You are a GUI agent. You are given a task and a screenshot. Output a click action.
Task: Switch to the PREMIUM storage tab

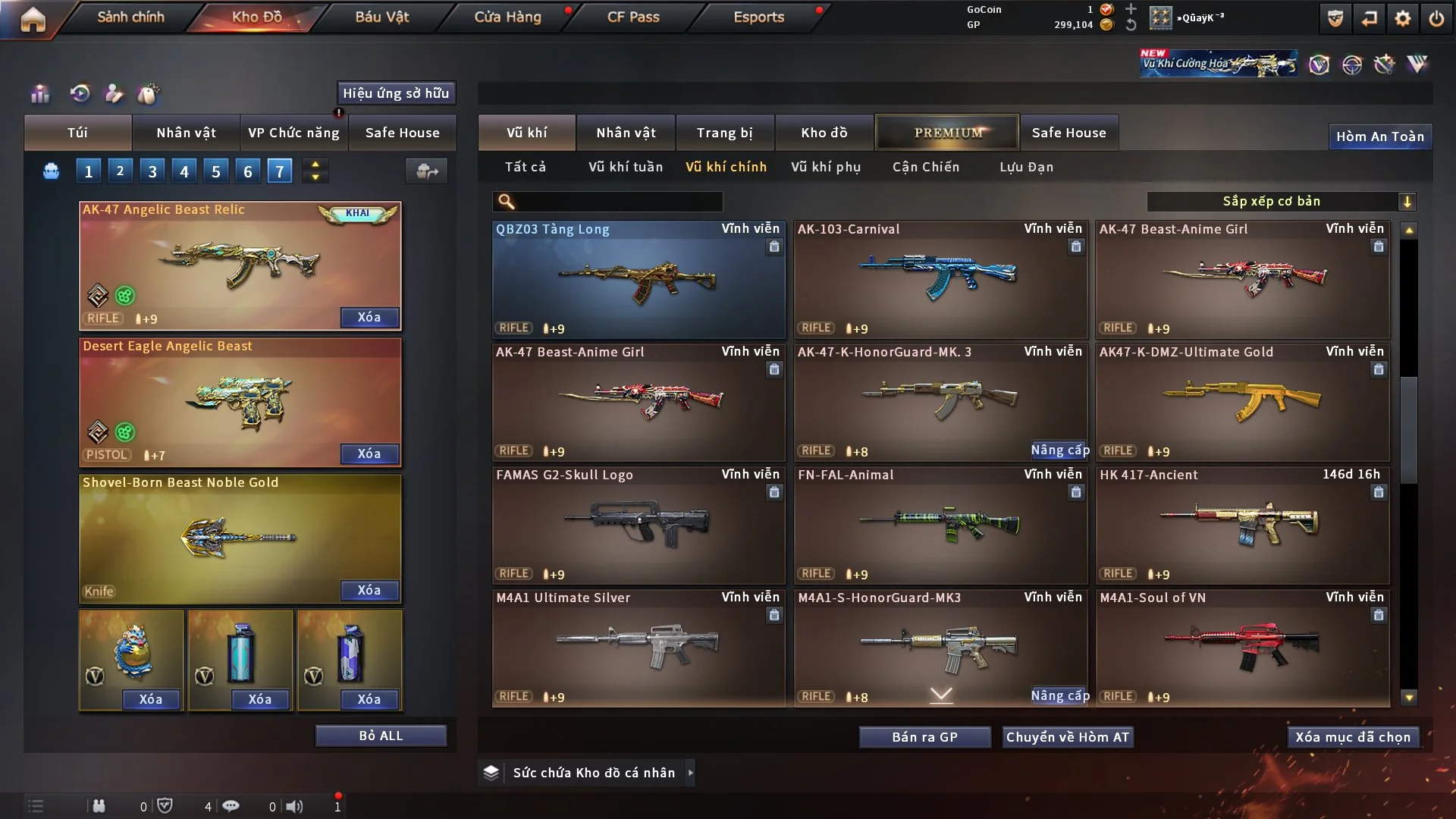[x=948, y=133]
